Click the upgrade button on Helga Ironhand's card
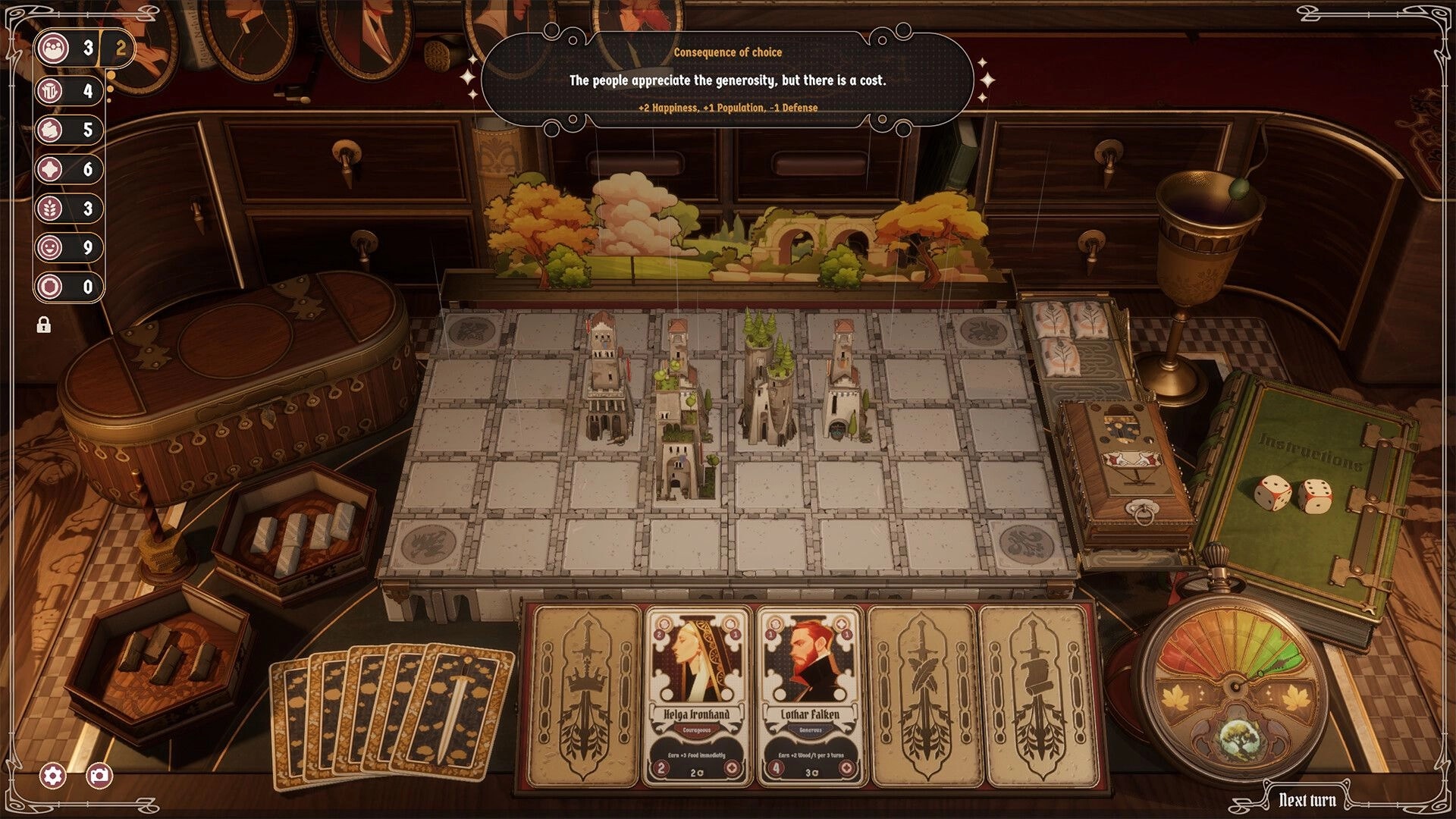 [733, 768]
